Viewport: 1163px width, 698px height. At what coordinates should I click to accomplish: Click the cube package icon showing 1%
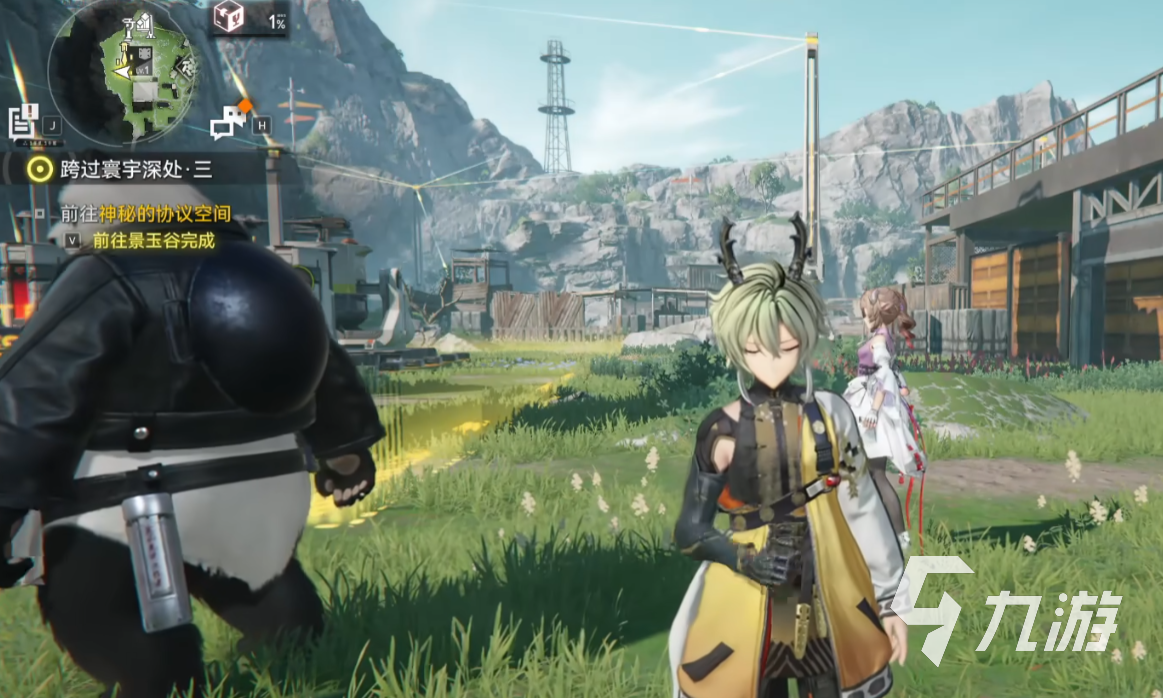tap(229, 17)
